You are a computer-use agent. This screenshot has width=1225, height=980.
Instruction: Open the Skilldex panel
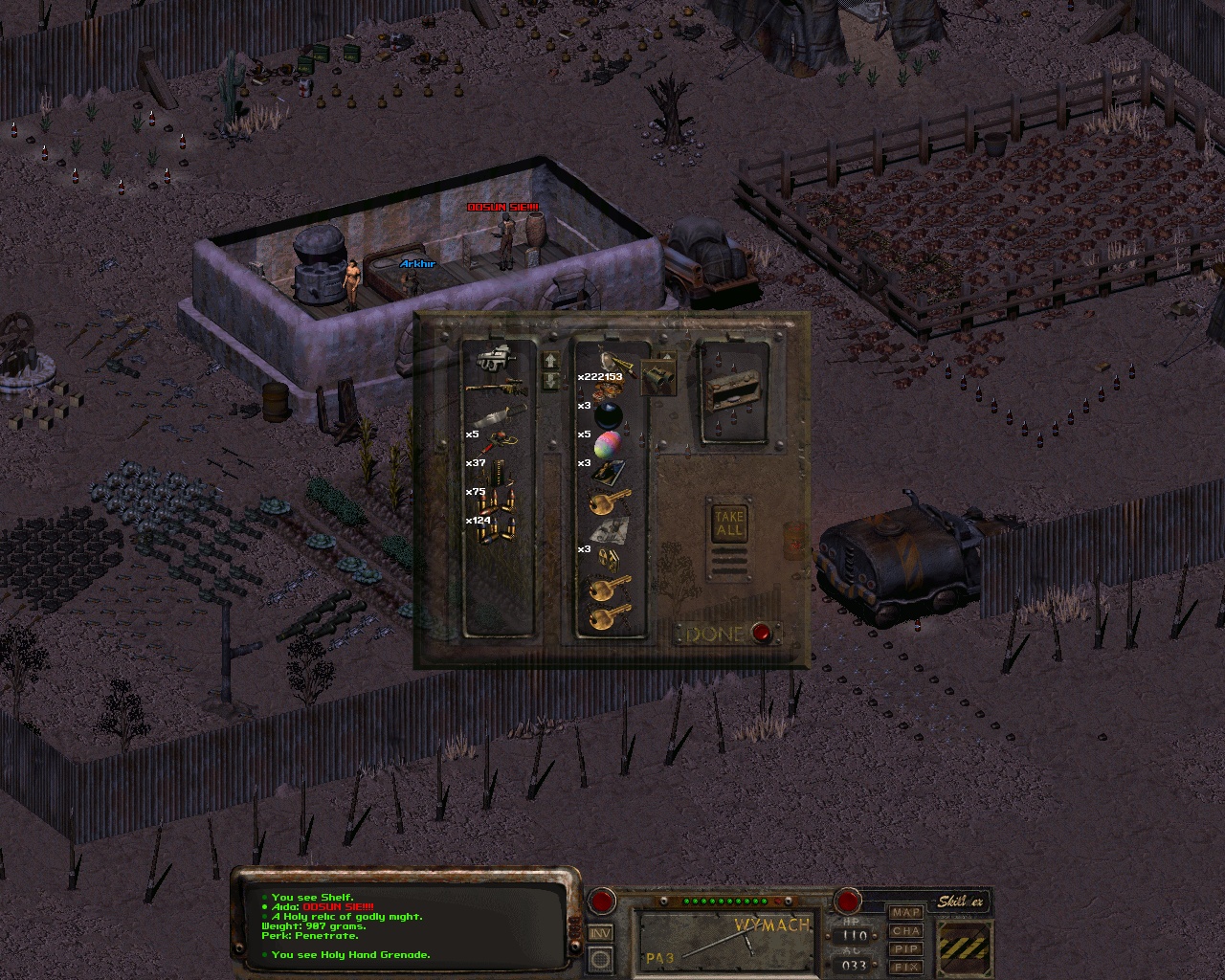(960, 902)
